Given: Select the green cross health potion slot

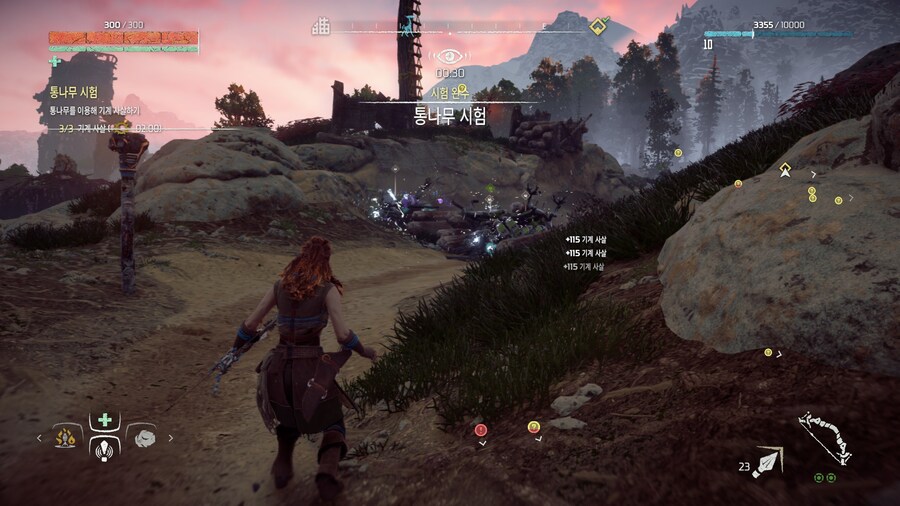Looking at the screenshot, I should click(104, 419).
